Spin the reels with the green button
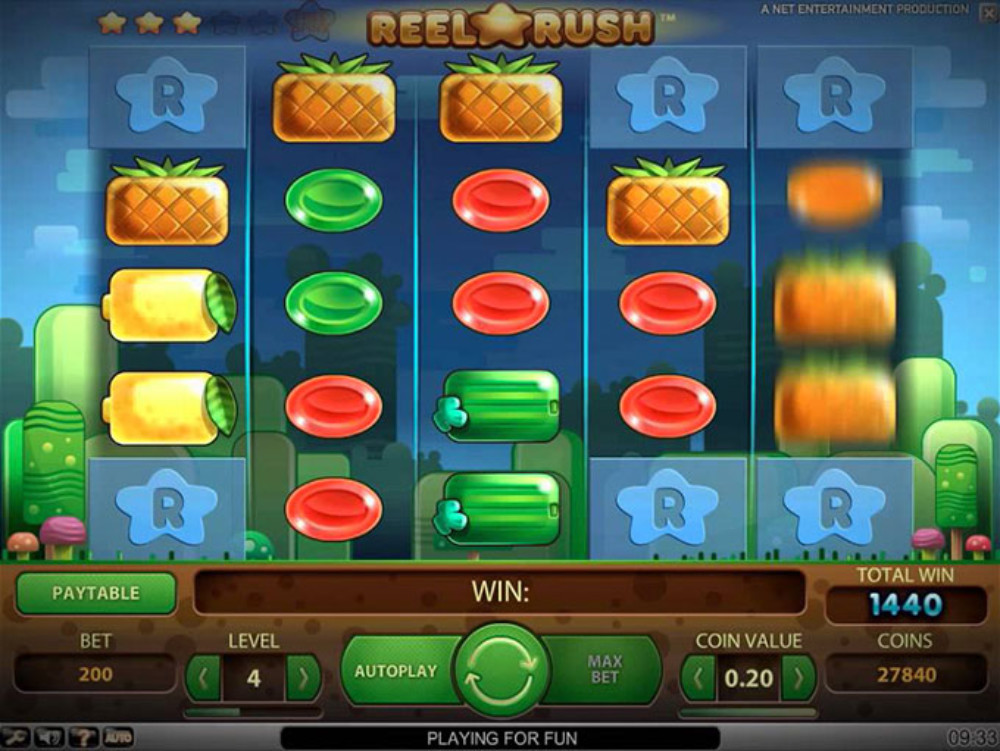Screen dimensions: 1000x751 coord(501,669)
